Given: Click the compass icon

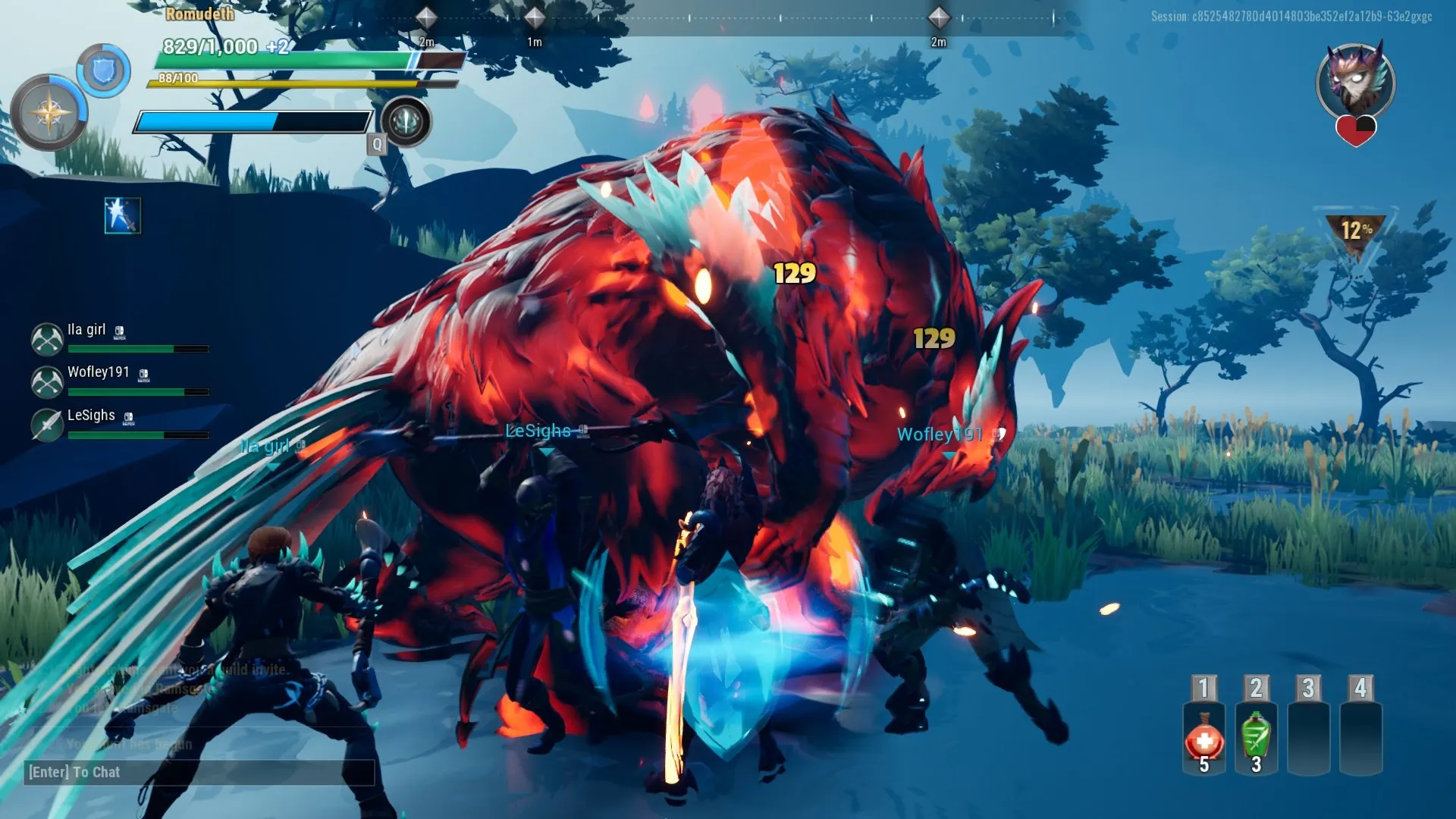Looking at the screenshot, I should [49, 113].
